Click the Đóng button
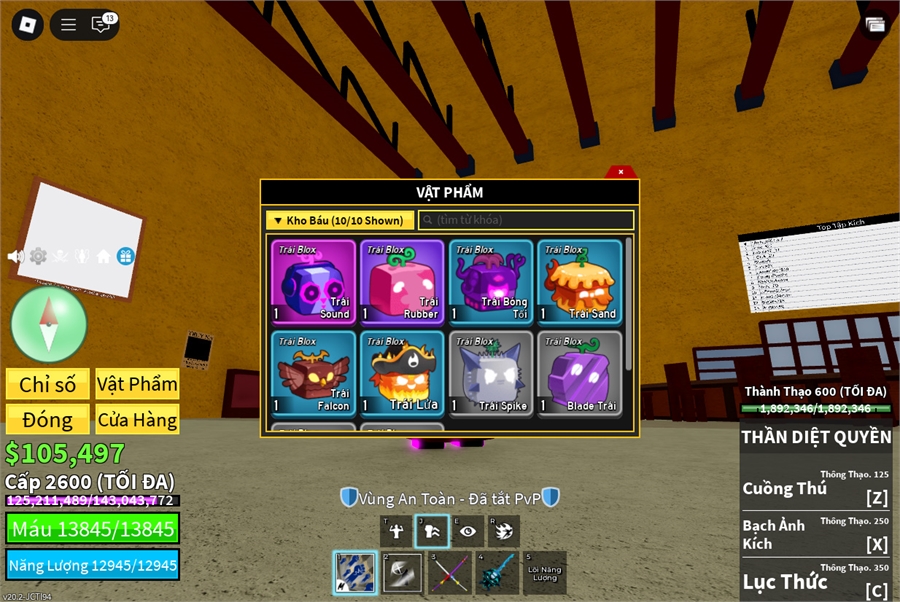This screenshot has height=602, width=900. [48, 420]
